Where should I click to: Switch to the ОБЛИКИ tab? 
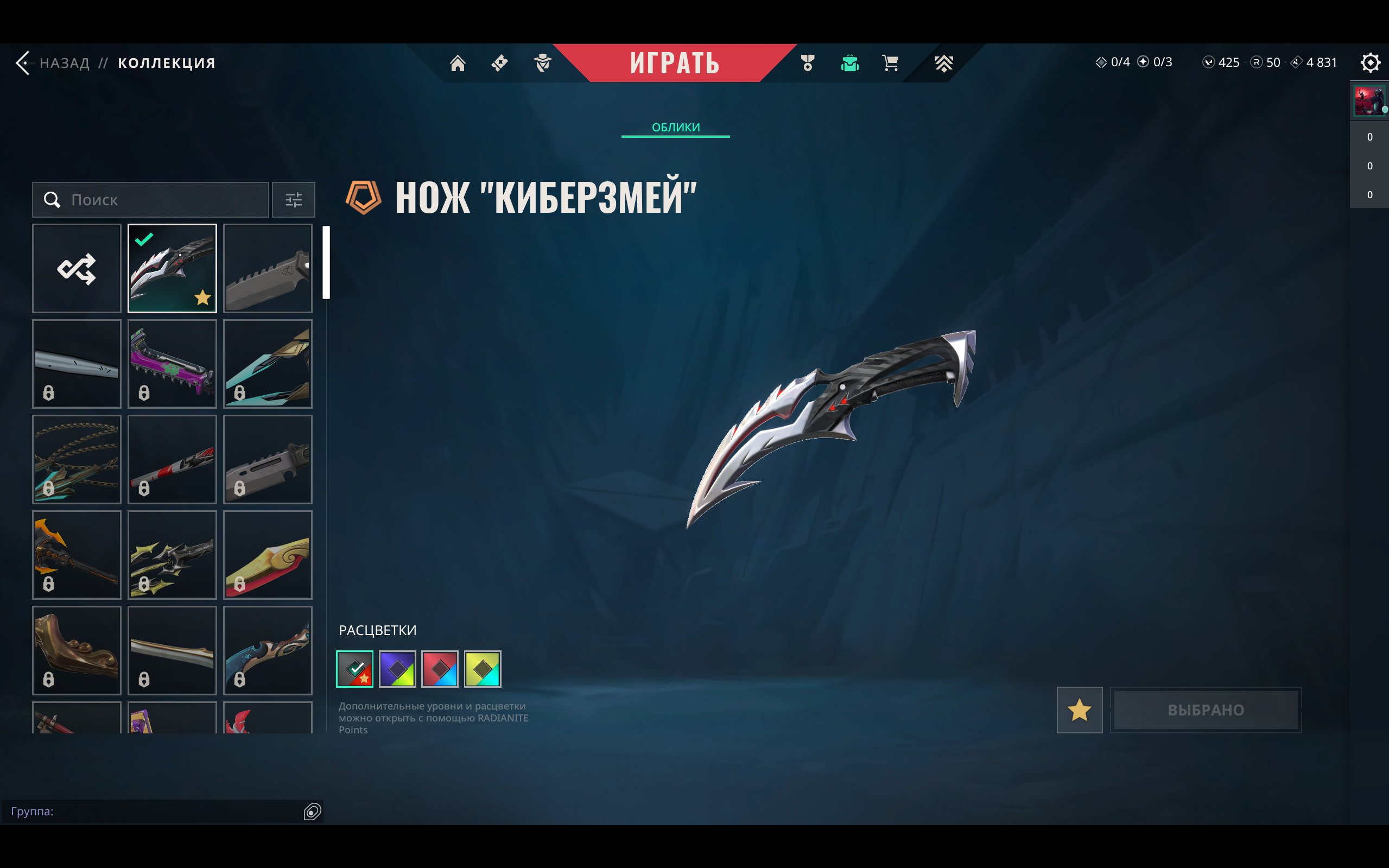676,127
